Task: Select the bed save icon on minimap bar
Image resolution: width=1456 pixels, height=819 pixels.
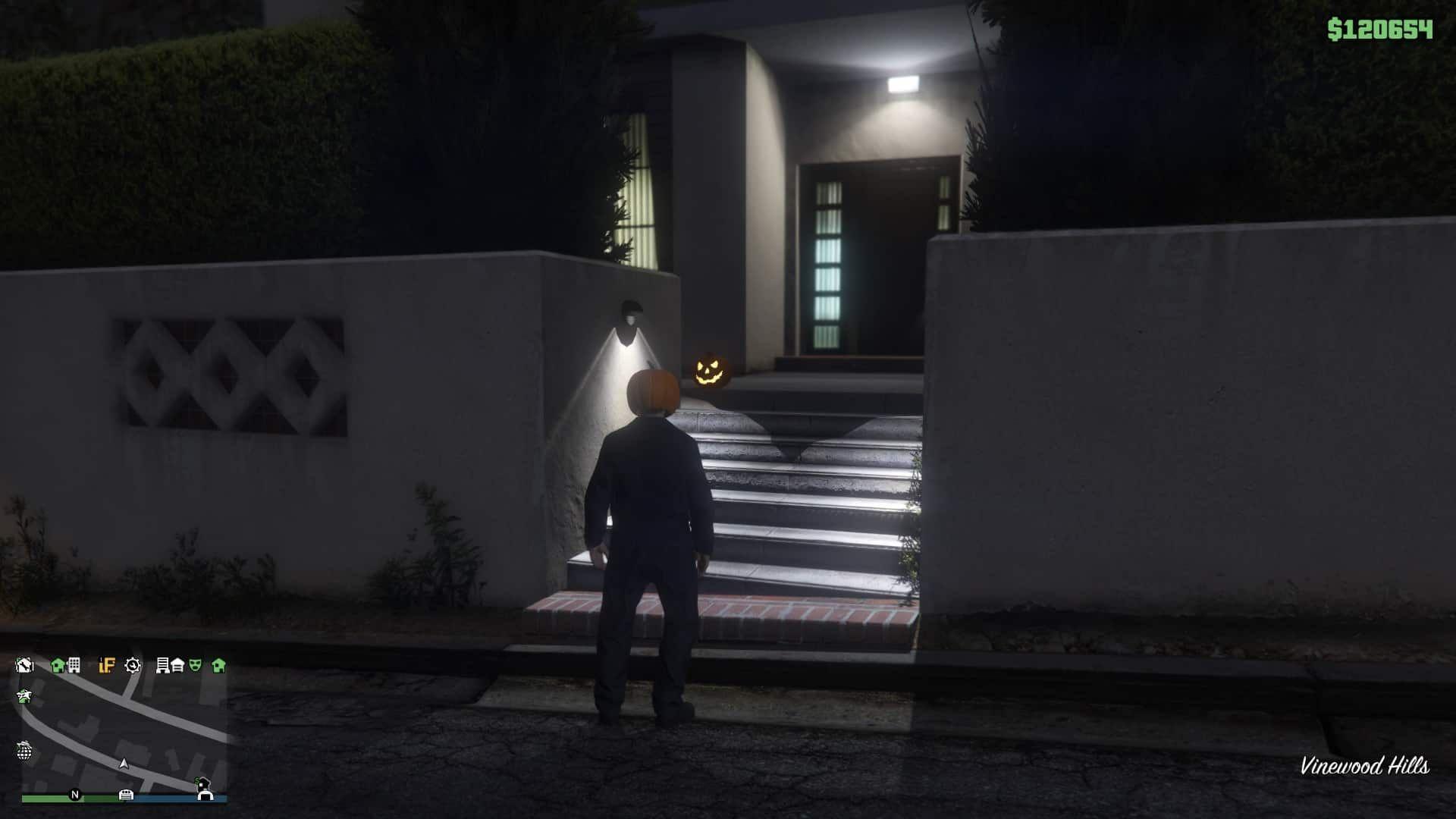Action: coord(127,795)
